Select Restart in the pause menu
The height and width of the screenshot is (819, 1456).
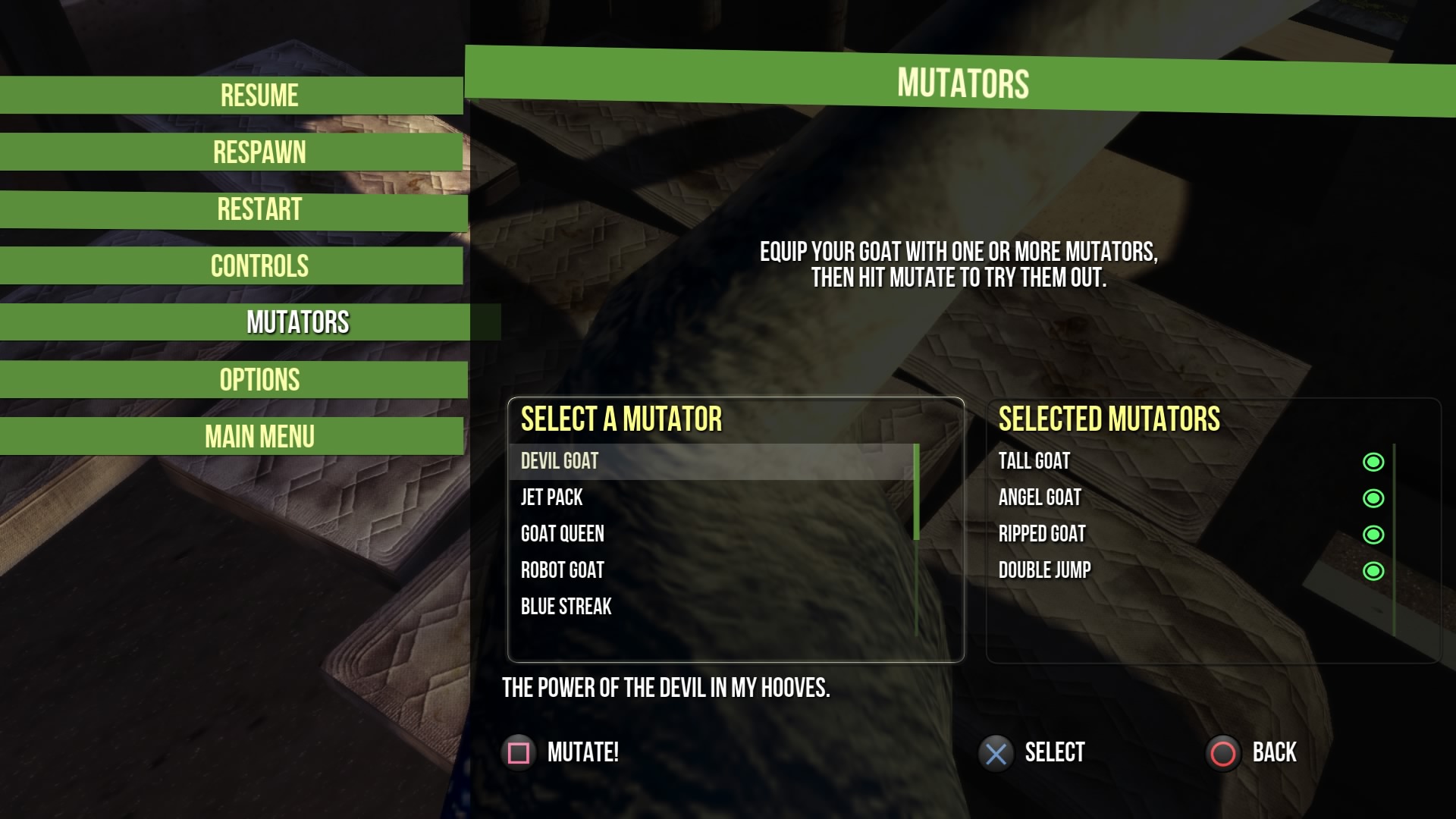[x=259, y=209]
